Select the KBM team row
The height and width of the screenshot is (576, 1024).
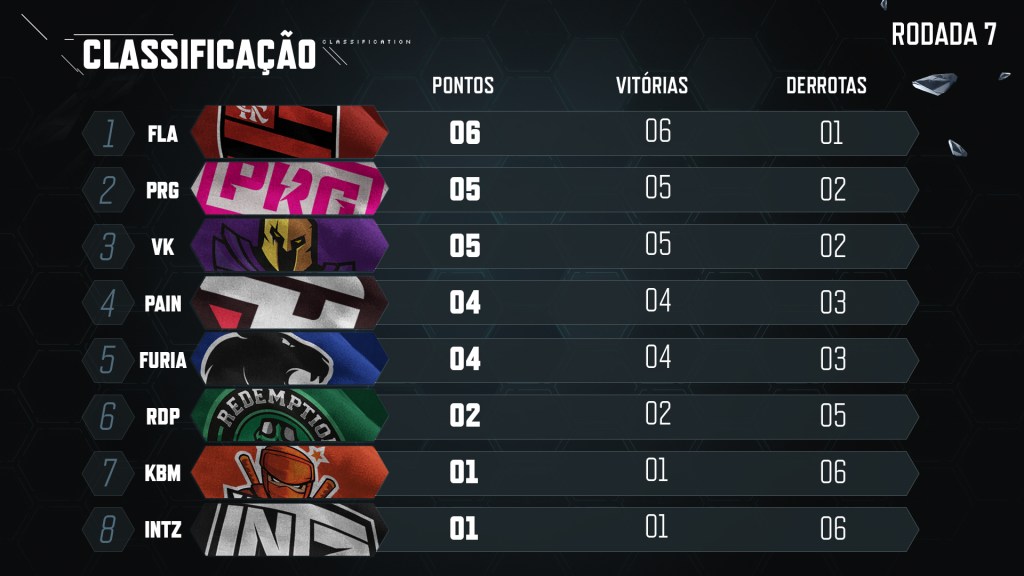500,472
